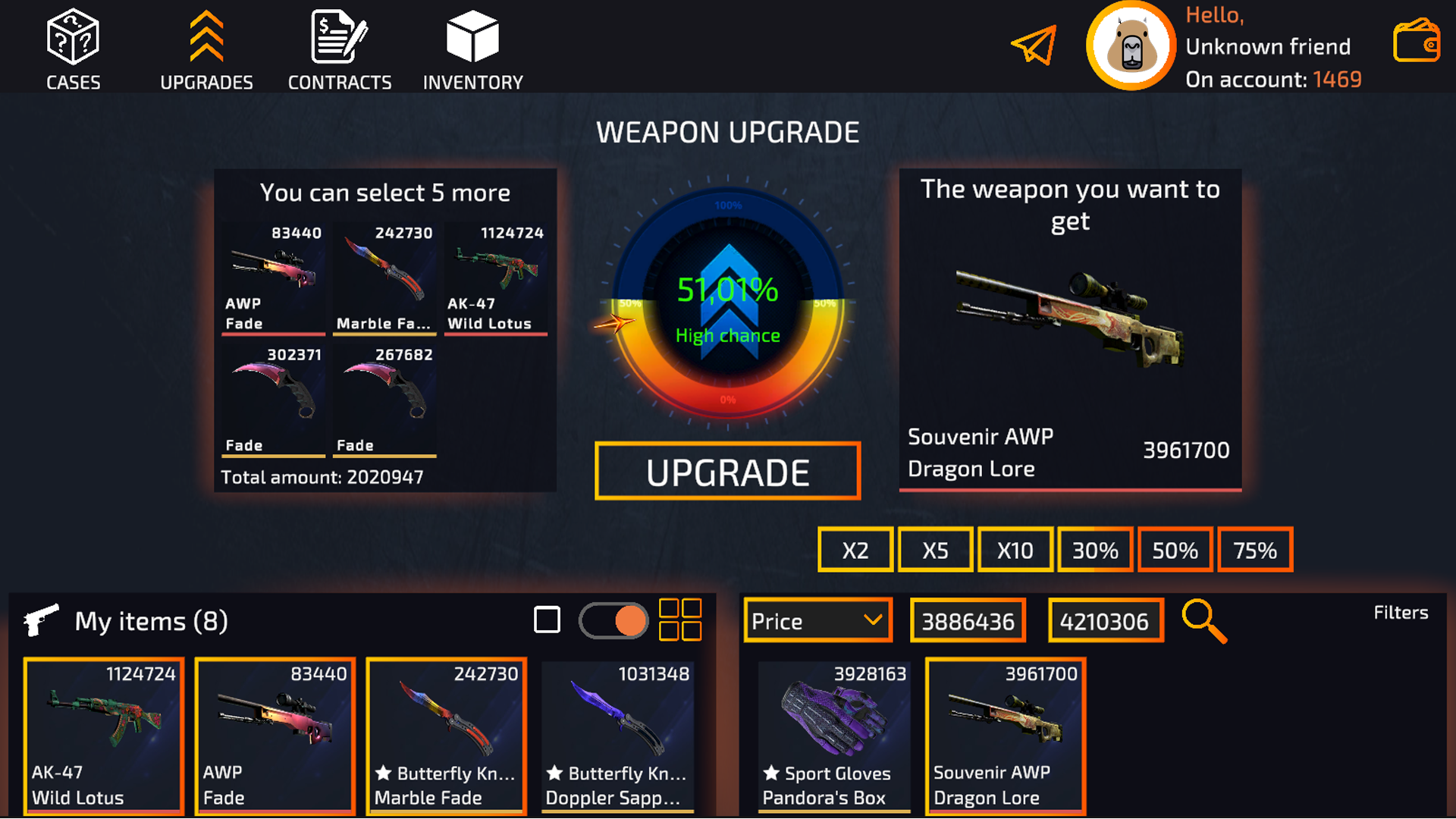The height and width of the screenshot is (819, 1456).
Task: Click the pistol icon next to My items
Action: click(x=42, y=618)
